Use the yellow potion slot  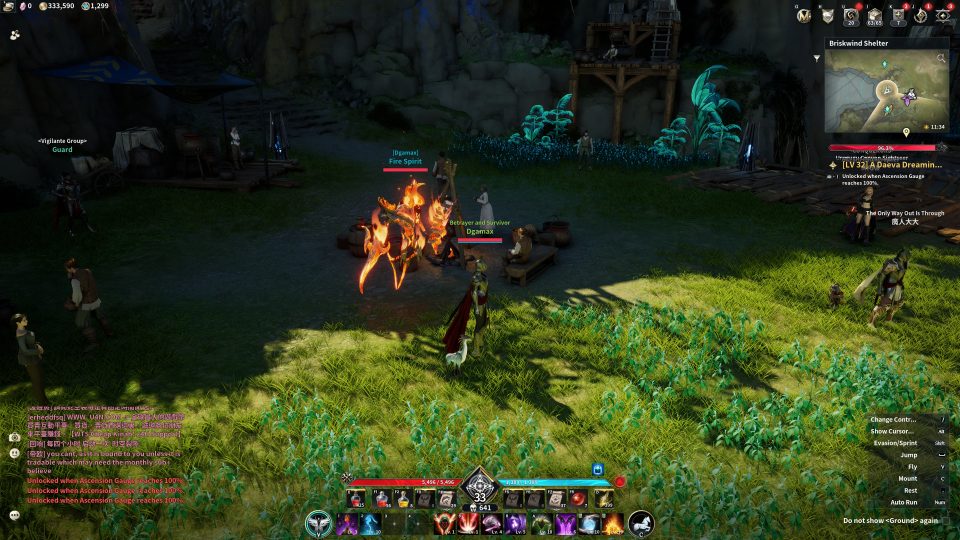[403, 497]
